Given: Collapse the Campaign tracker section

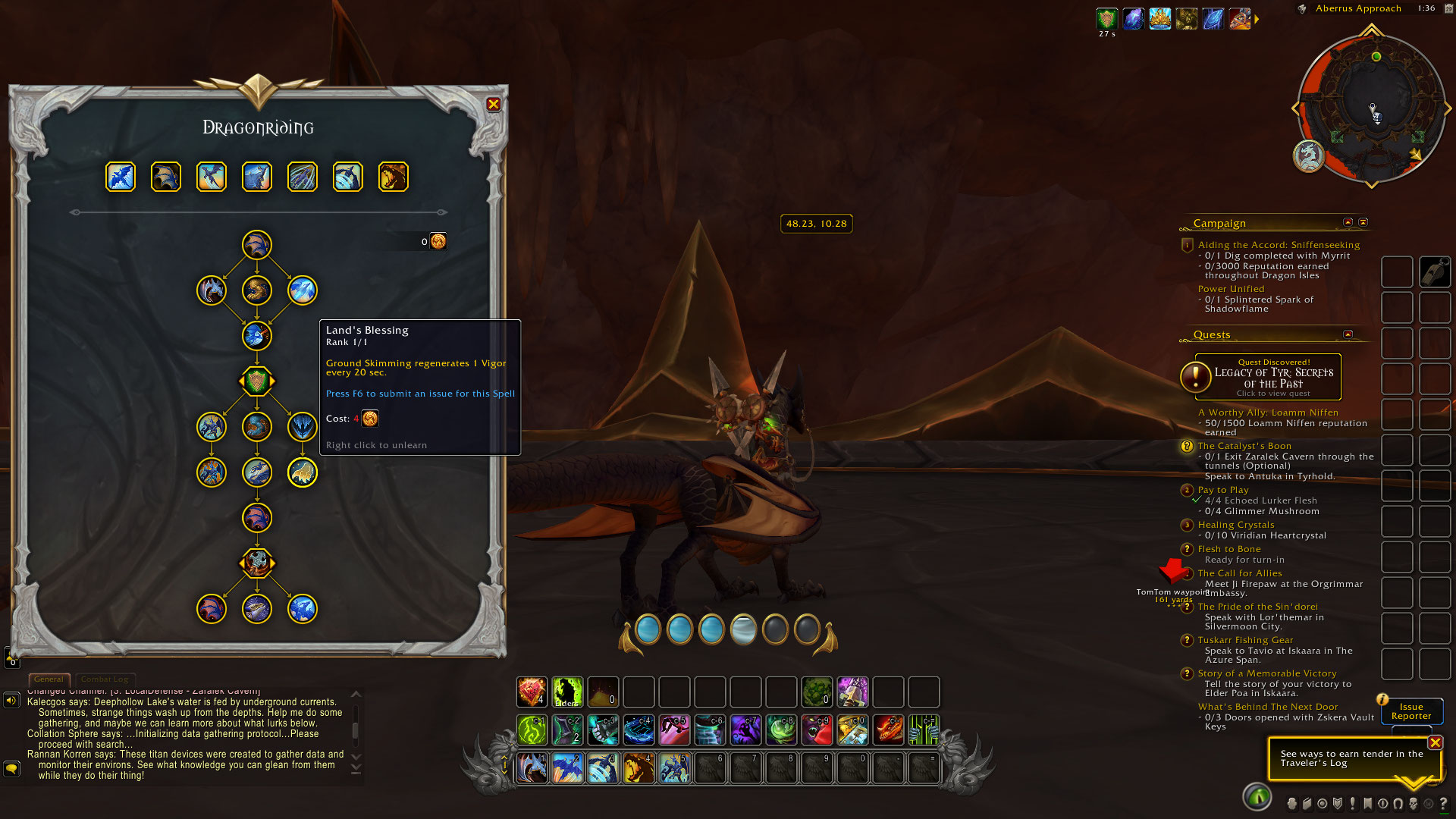Looking at the screenshot, I should point(1348,222).
